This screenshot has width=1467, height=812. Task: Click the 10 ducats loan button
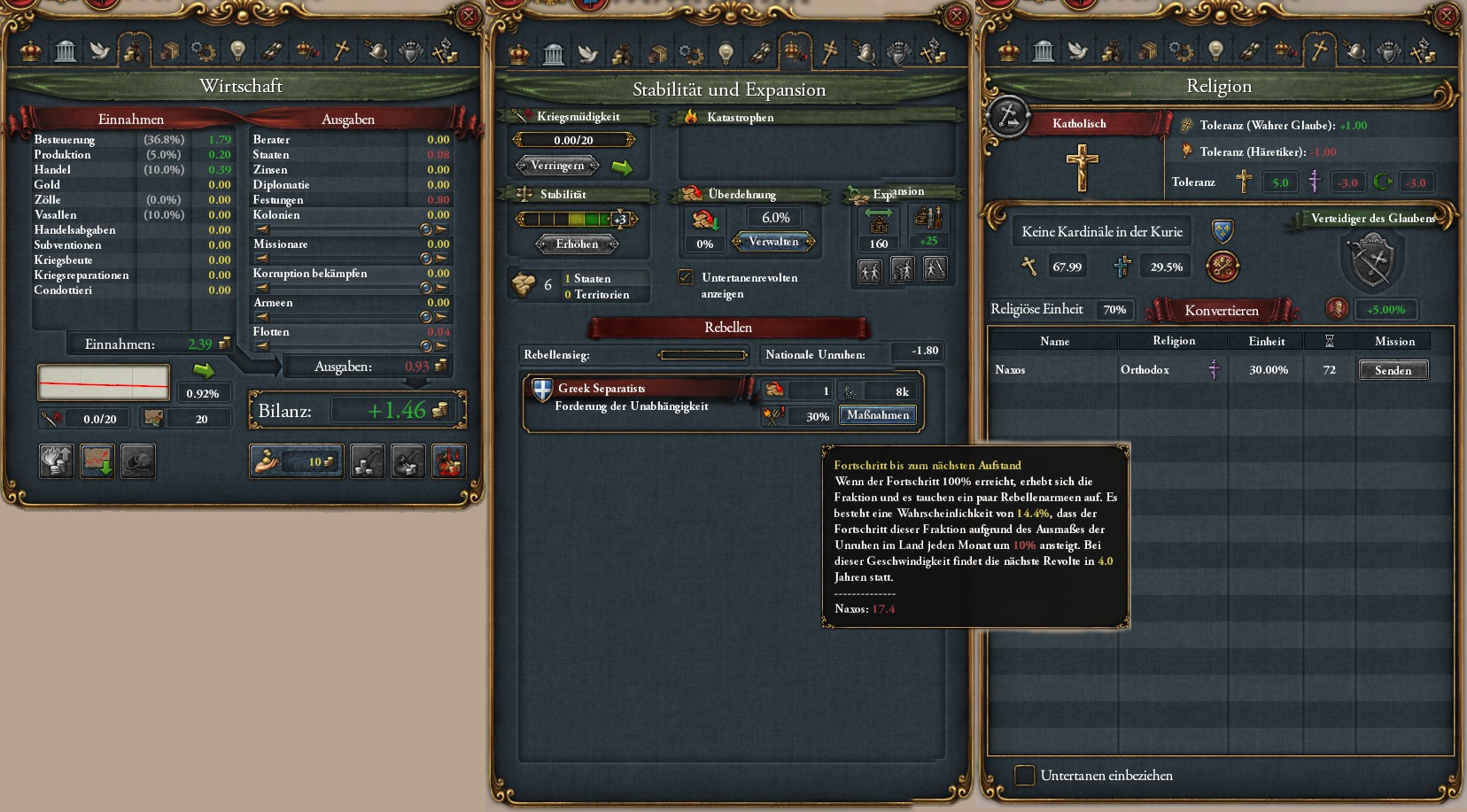296,461
